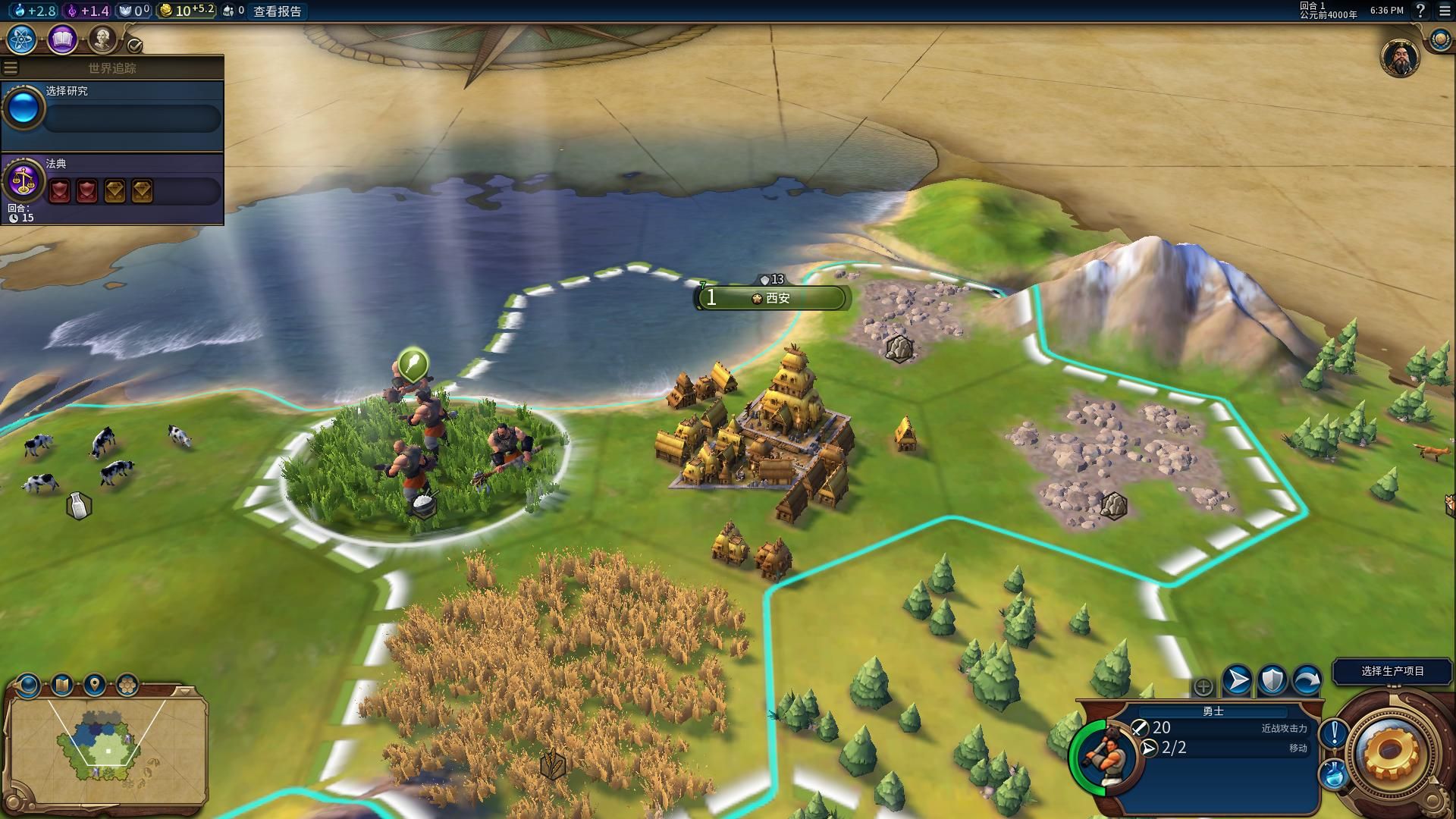Skip the warrior's turn with curved arrow
The width and height of the screenshot is (1456, 819).
point(1307,680)
